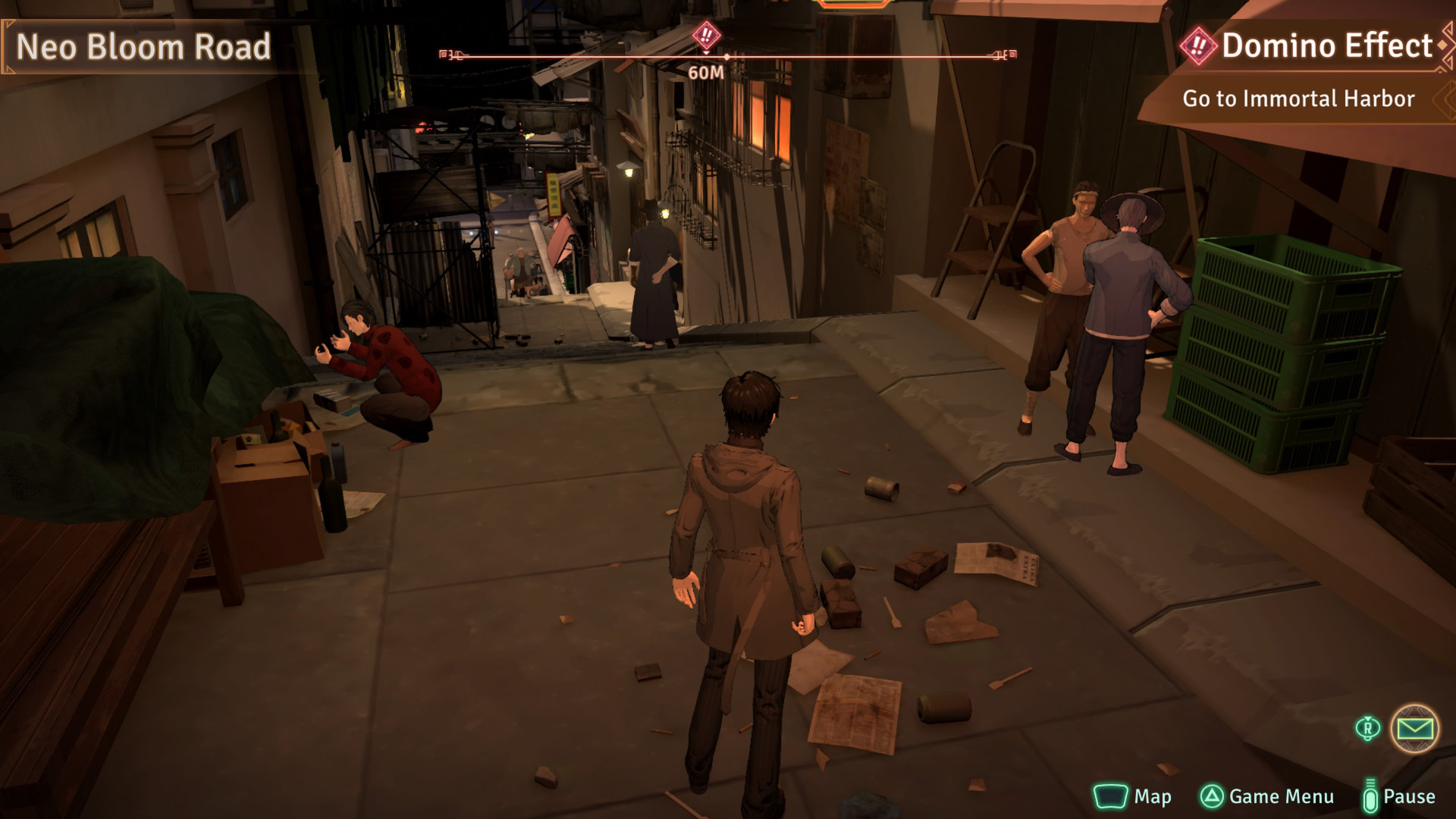Viewport: 1456px width, 819px height.
Task: Select the Domino Effect quest title
Action: click(1326, 46)
